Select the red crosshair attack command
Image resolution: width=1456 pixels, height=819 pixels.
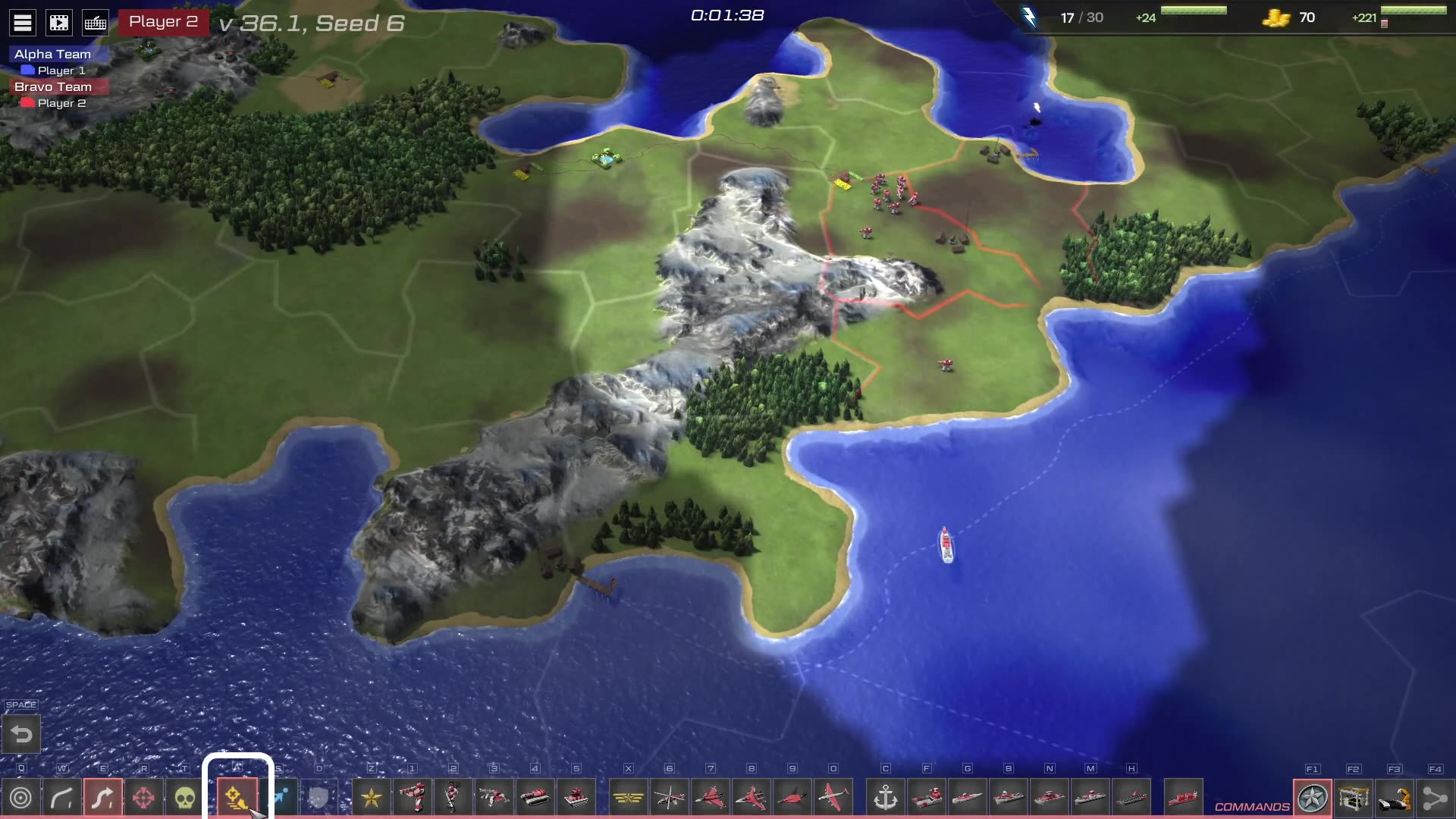click(x=143, y=798)
